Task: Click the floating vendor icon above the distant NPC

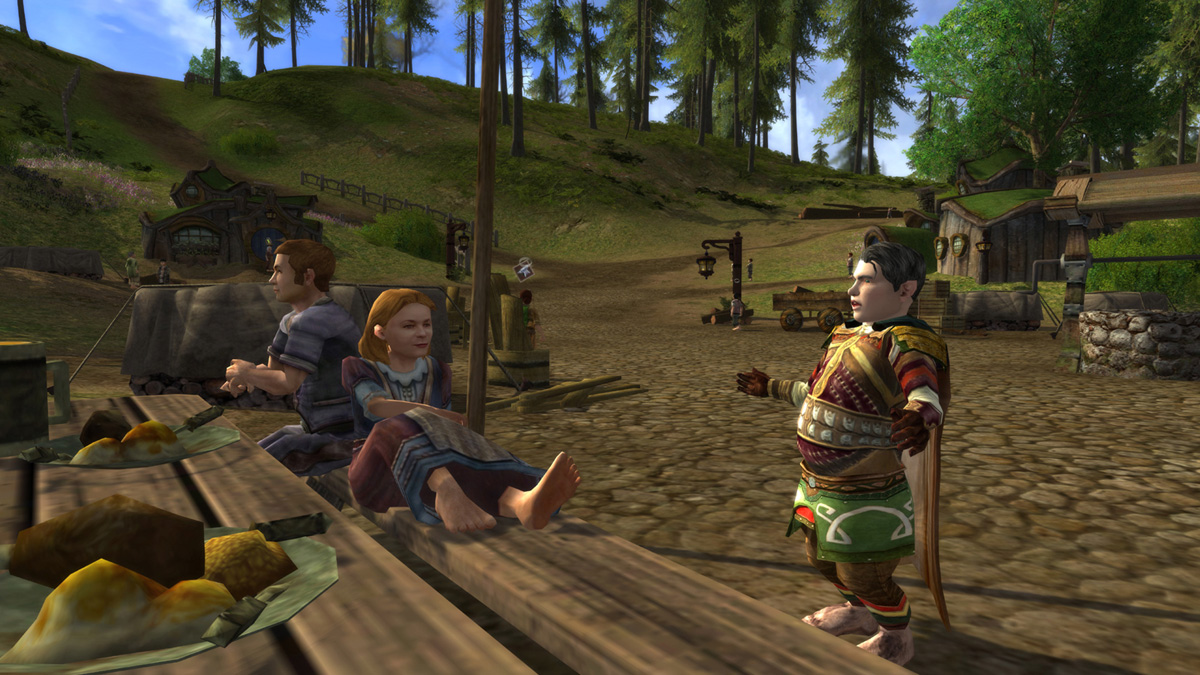Action: coord(523,269)
